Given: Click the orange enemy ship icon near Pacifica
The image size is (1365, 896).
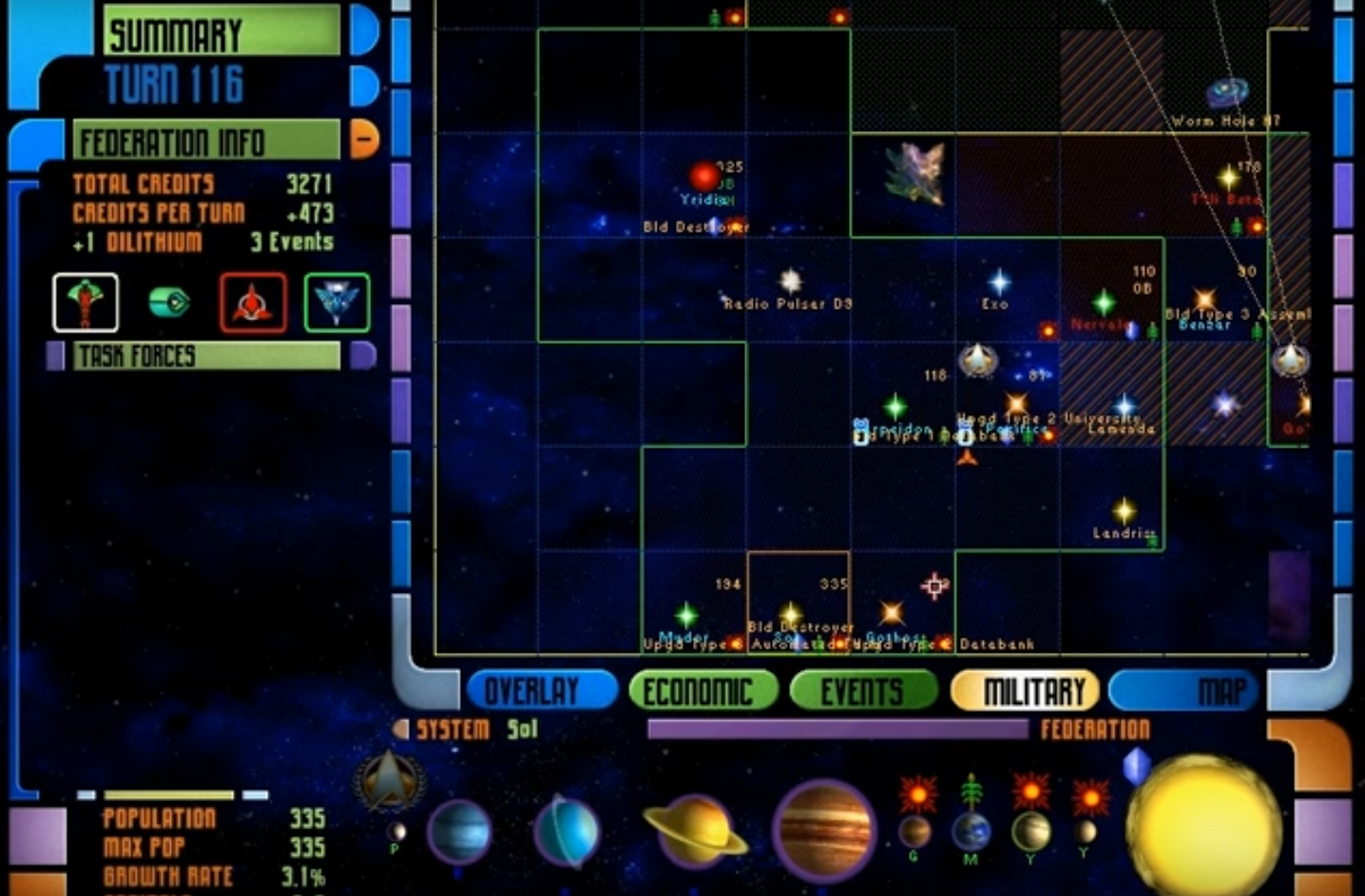Looking at the screenshot, I should click(x=968, y=455).
